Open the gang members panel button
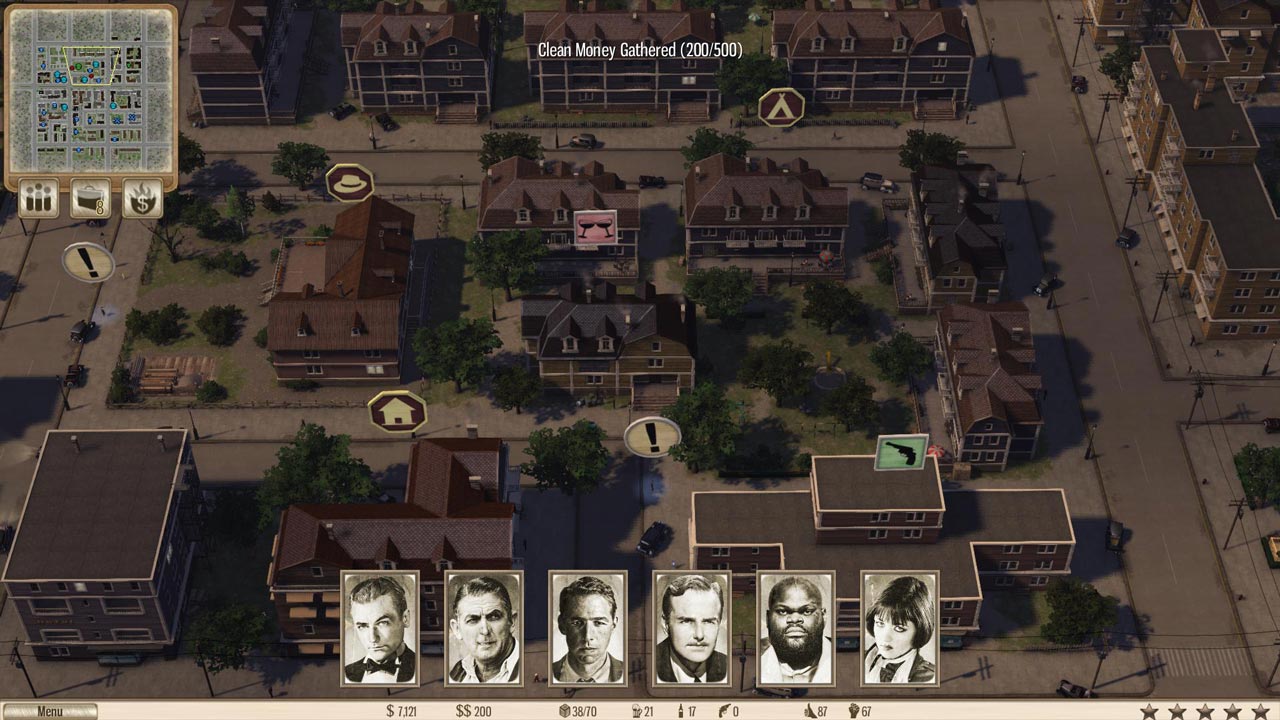This screenshot has height=720, width=1280. [39, 198]
